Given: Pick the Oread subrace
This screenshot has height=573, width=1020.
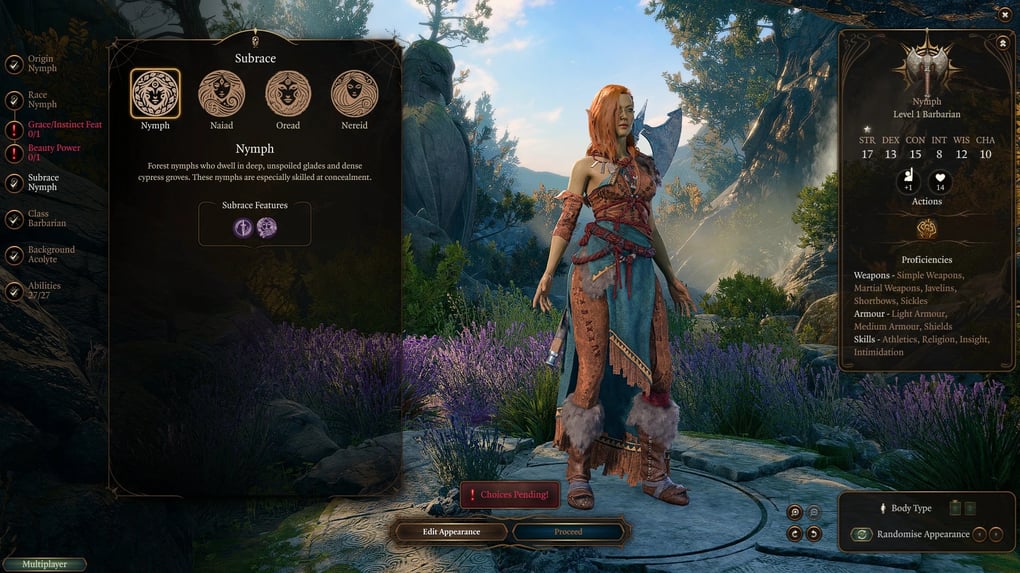Looking at the screenshot, I should 288,94.
